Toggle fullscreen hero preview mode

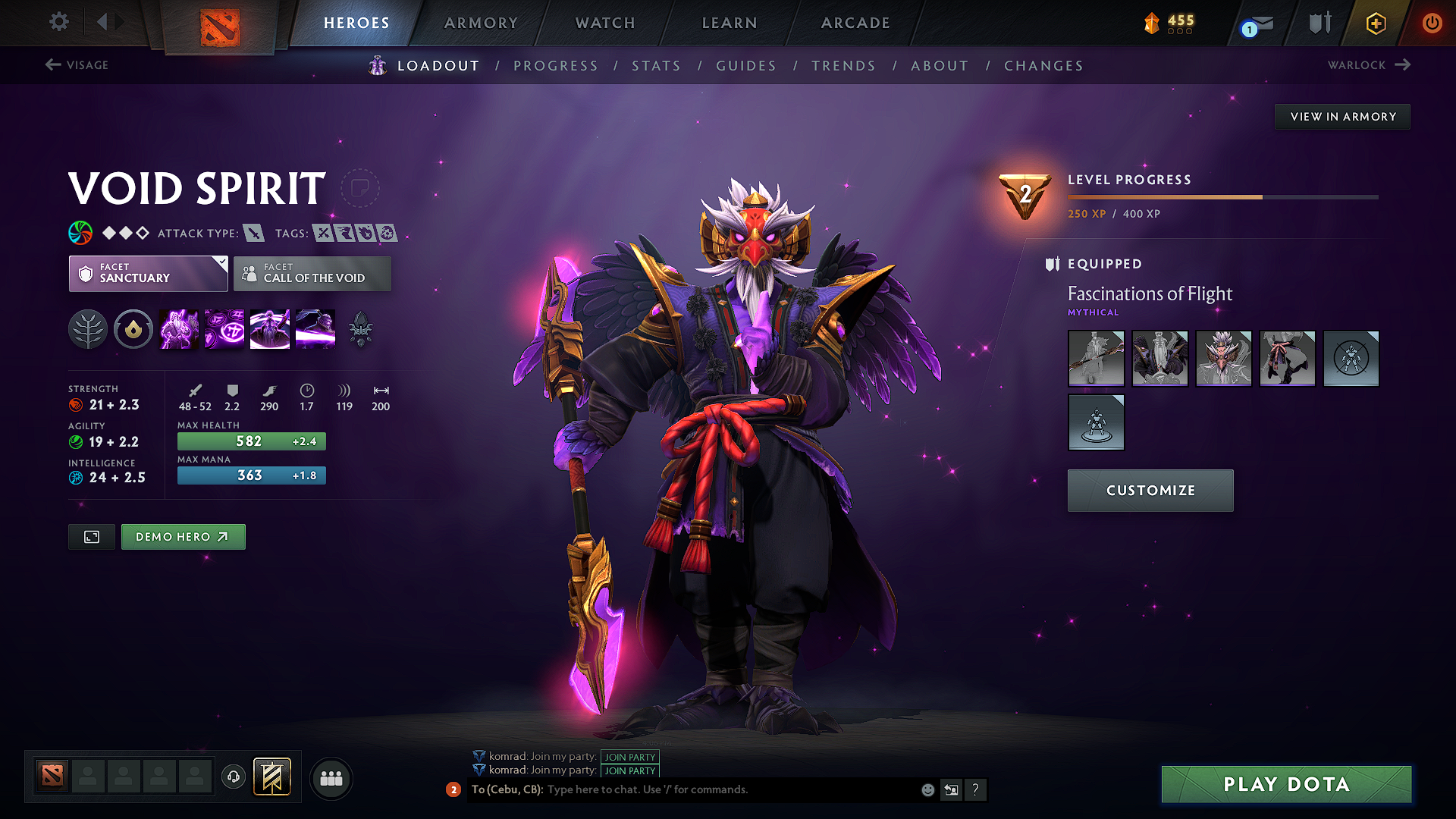(91, 536)
